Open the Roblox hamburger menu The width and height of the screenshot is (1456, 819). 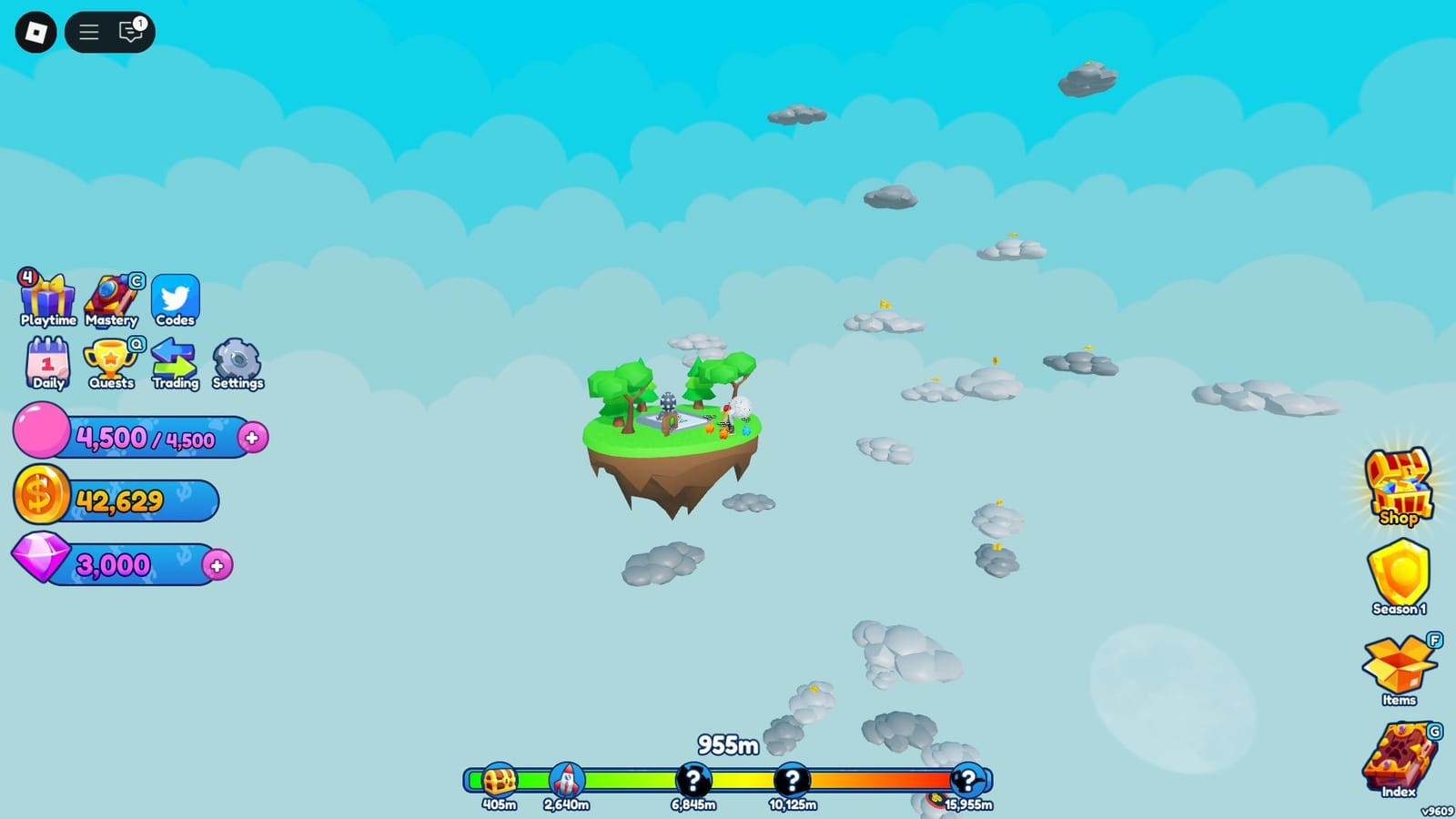click(x=88, y=32)
